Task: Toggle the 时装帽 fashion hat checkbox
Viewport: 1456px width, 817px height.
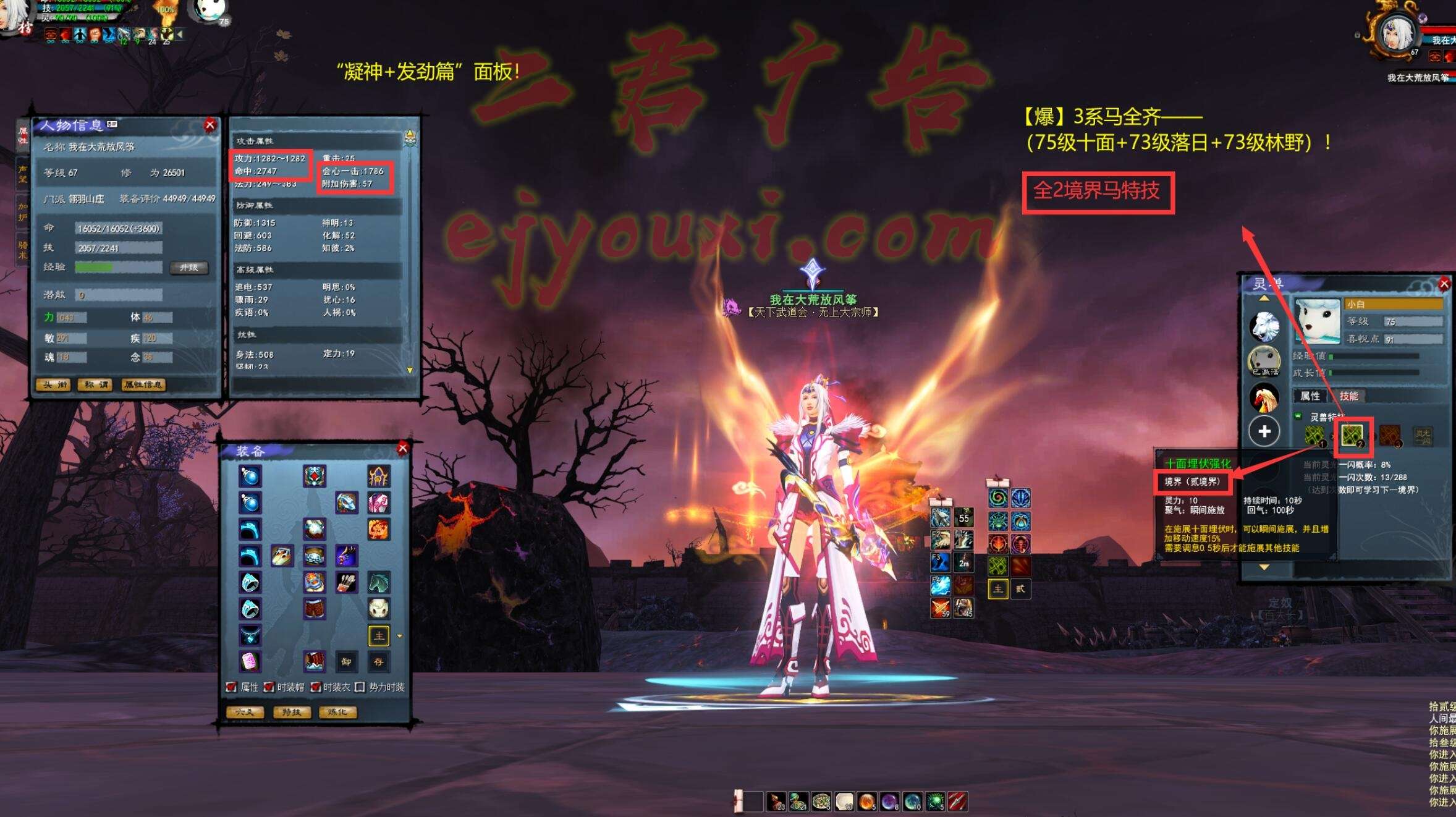Action: (269, 687)
